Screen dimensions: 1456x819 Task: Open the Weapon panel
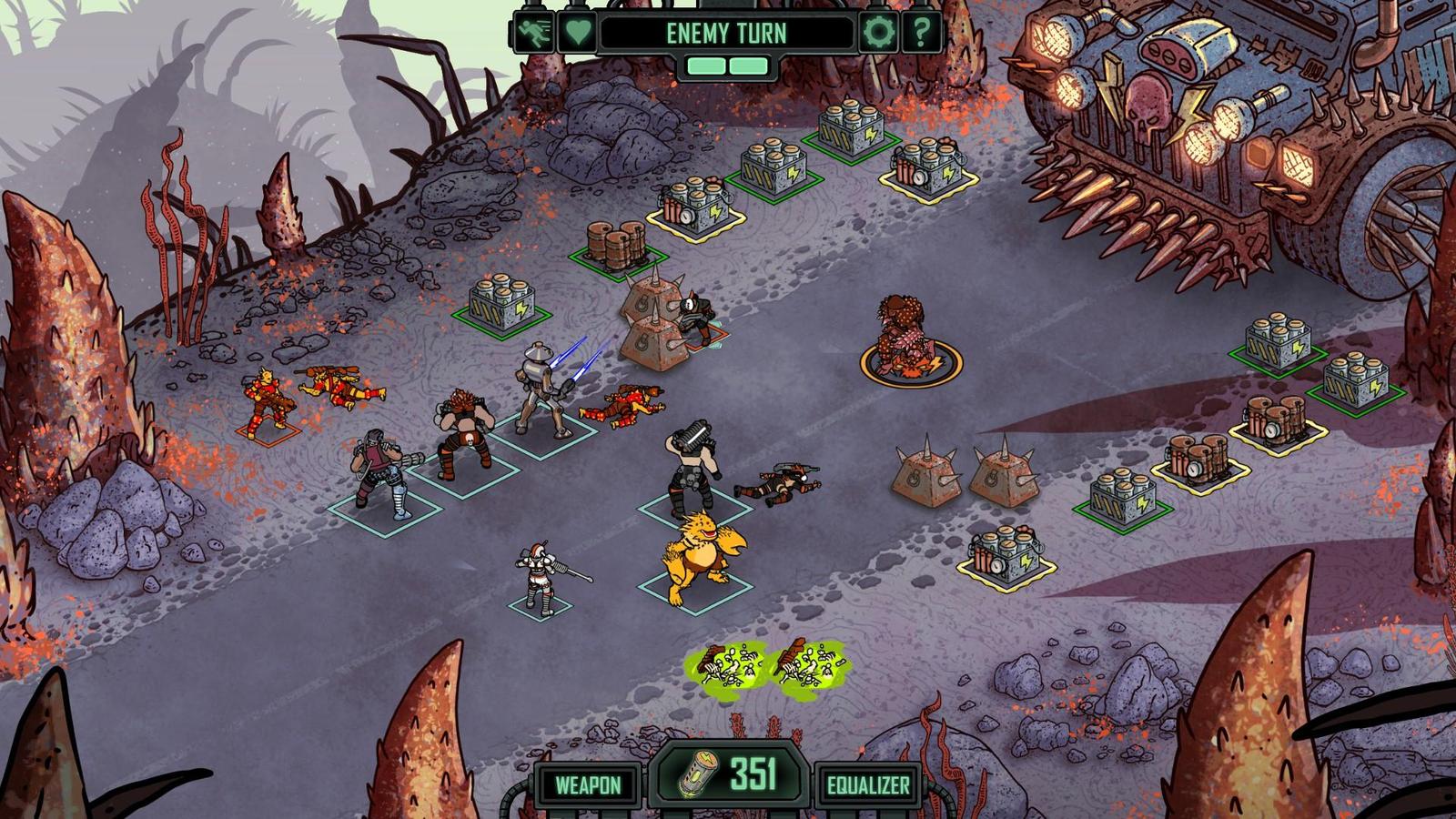click(588, 784)
